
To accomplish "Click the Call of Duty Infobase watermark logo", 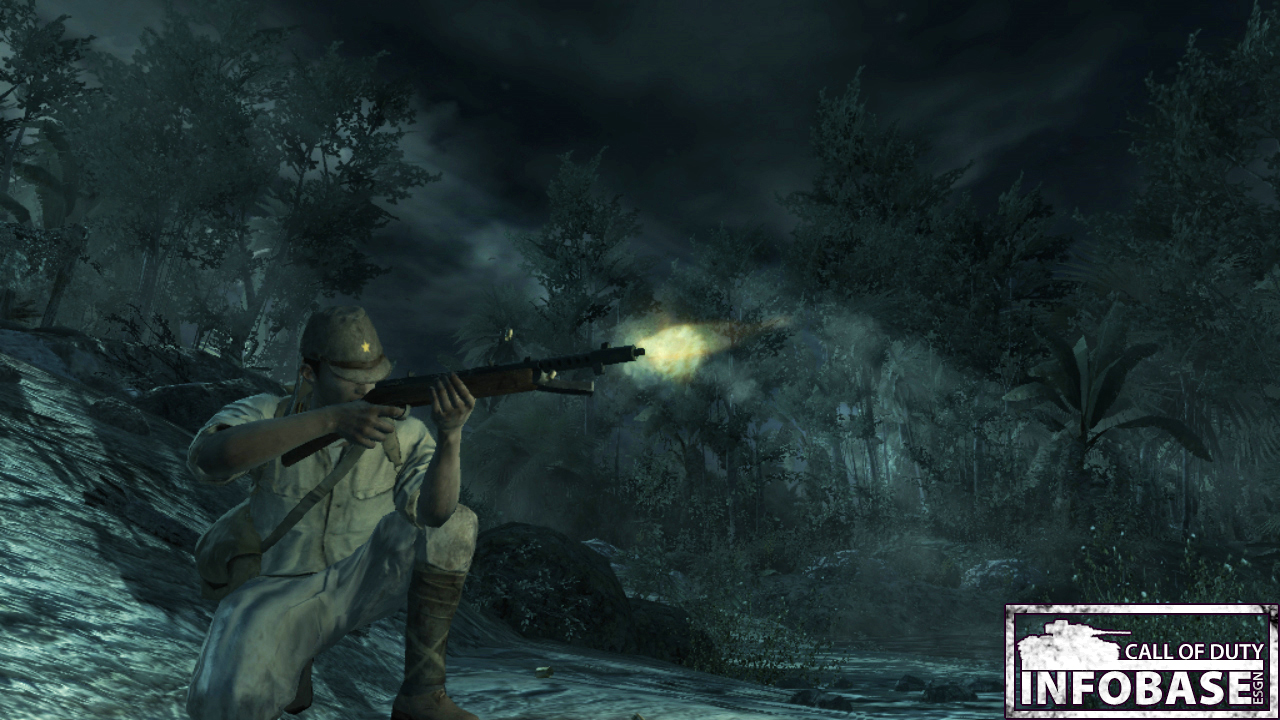I will click(1141, 661).
